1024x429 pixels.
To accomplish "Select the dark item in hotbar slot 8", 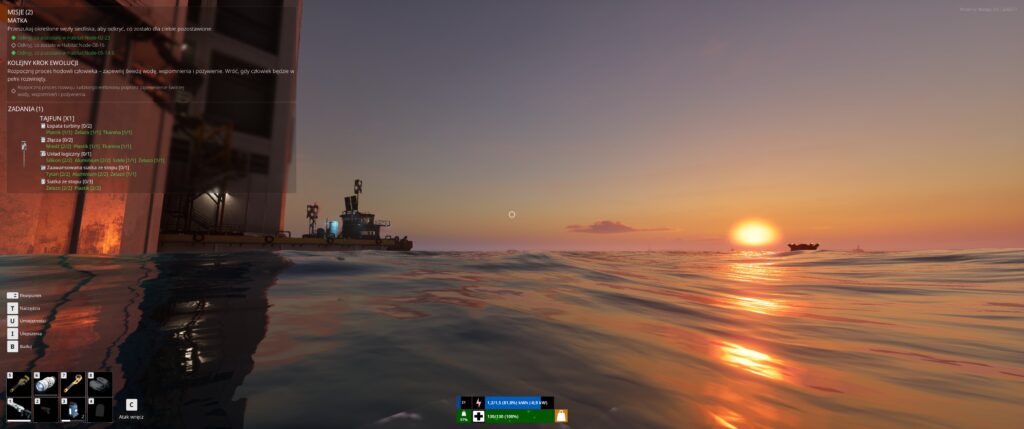I will click(99, 384).
